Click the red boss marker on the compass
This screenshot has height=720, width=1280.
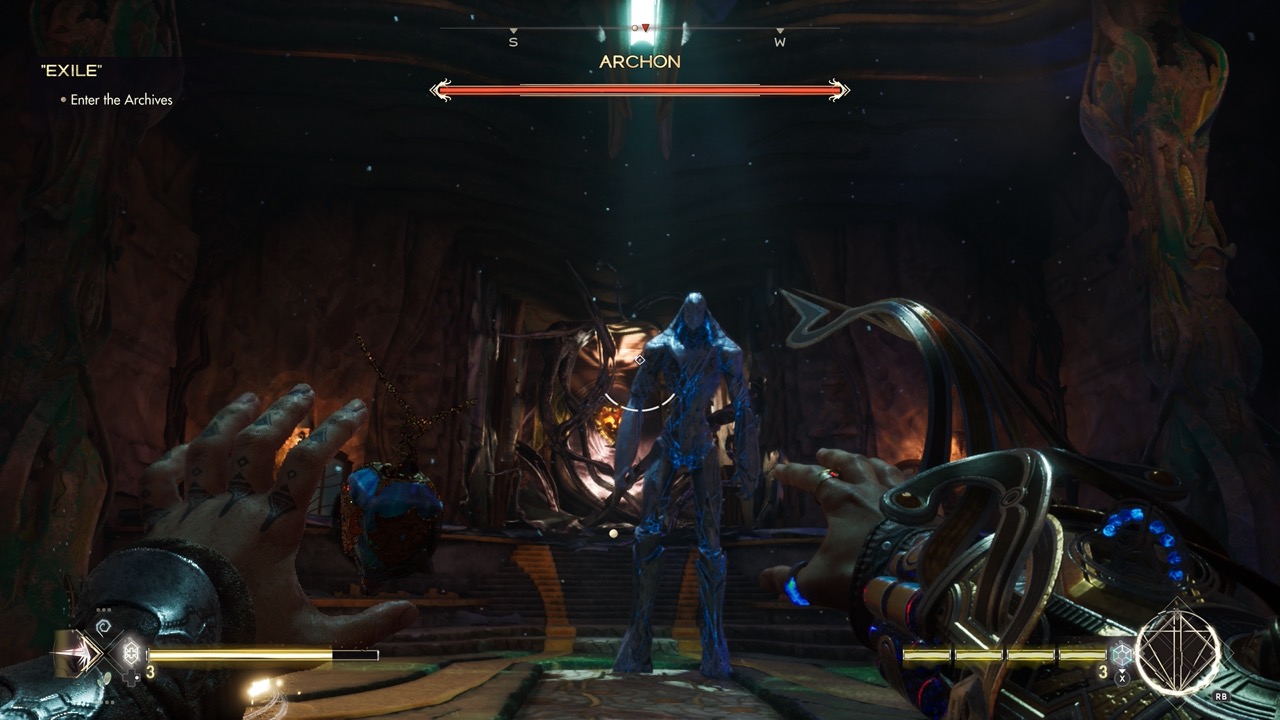pos(645,27)
